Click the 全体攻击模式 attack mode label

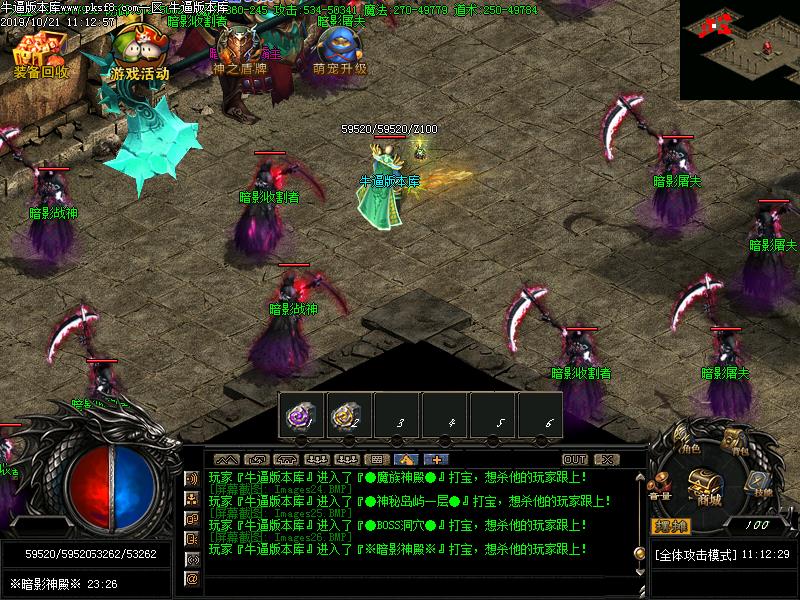pyautogui.click(x=696, y=554)
